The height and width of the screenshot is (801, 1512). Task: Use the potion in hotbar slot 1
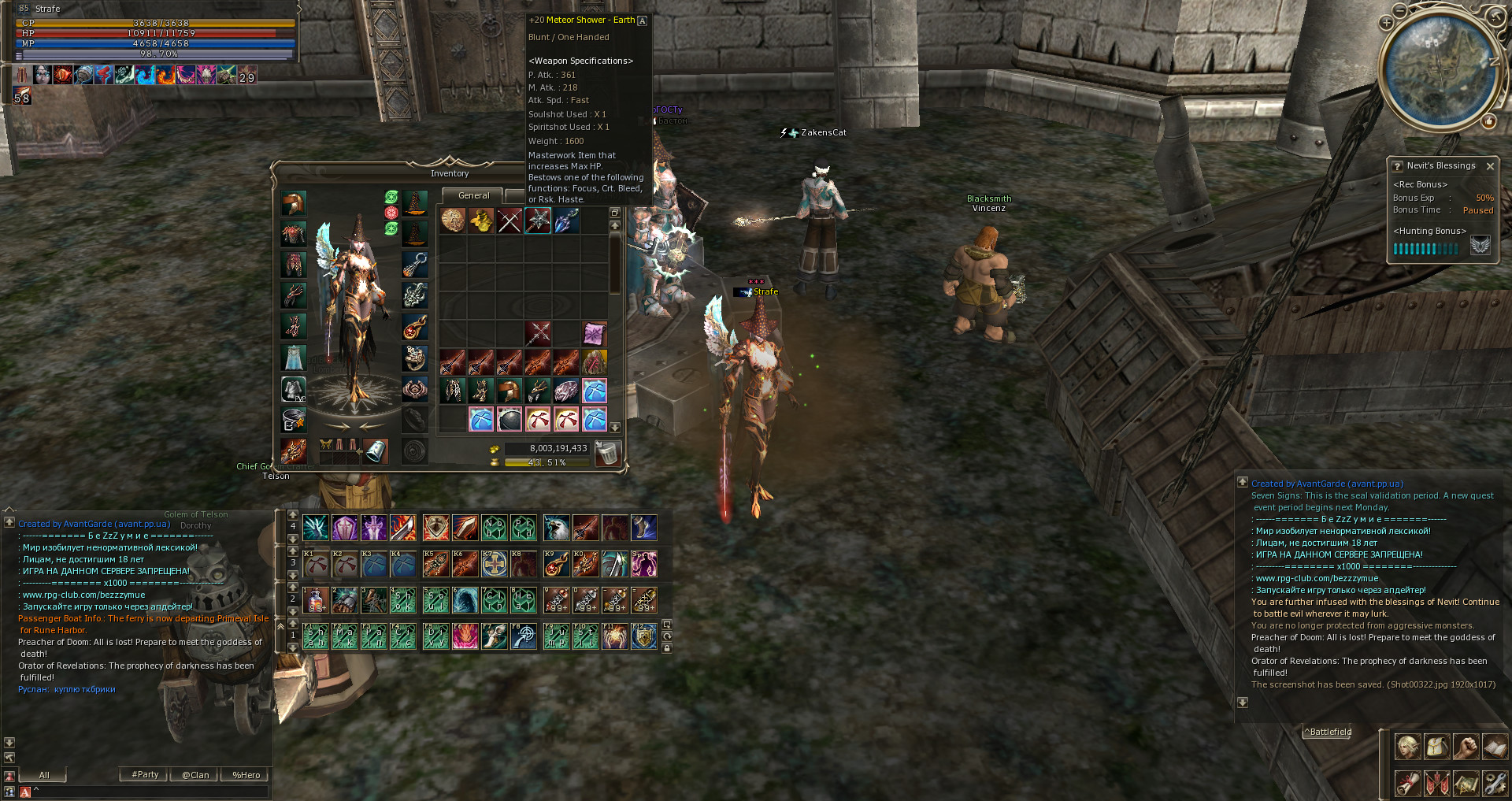[x=316, y=600]
